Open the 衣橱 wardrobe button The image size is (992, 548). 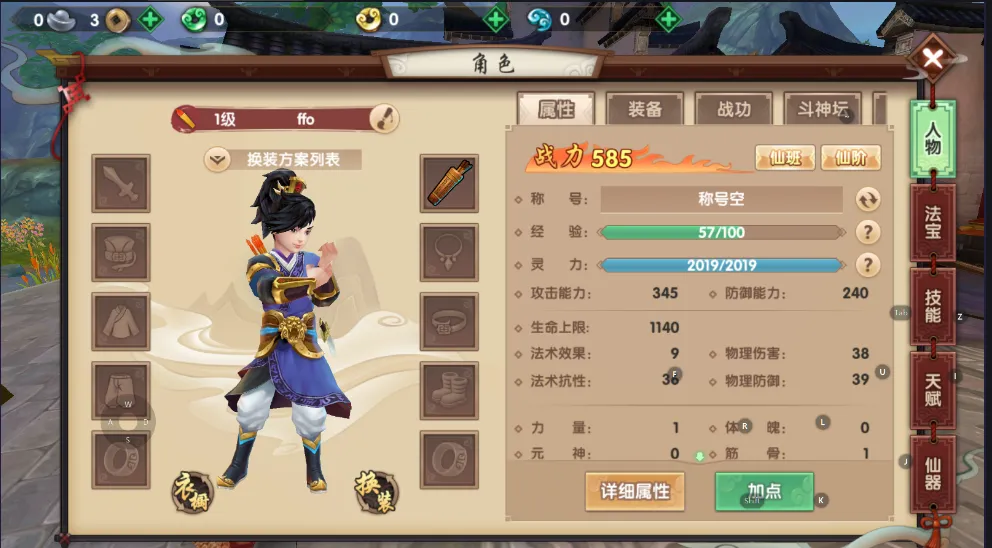point(193,490)
